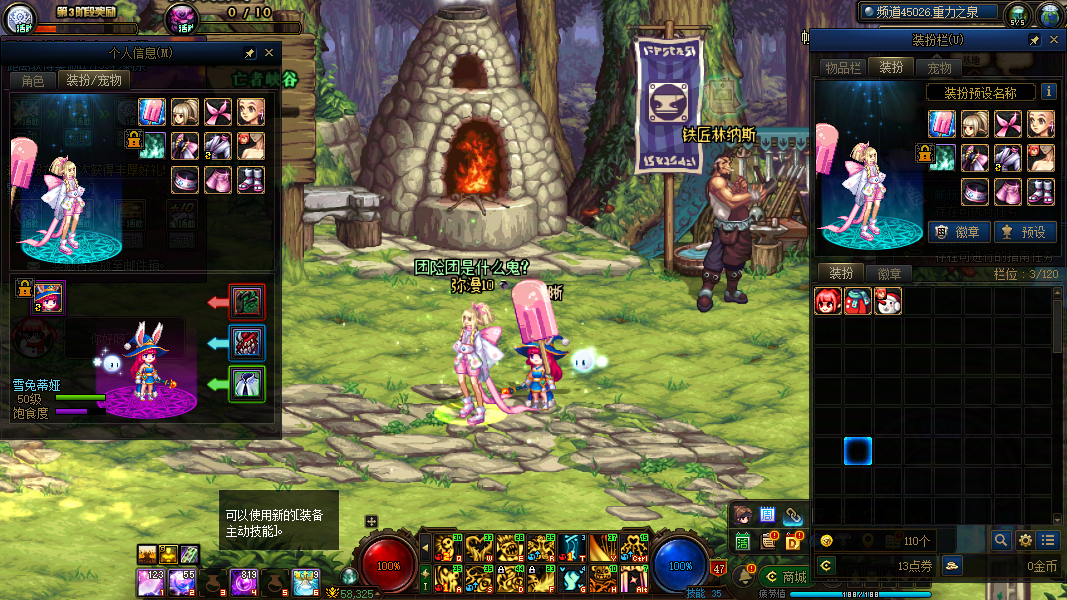Search the inventory with the magnifier button
The height and width of the screenshot is (600, 1067).
(x=1001, y=541)
